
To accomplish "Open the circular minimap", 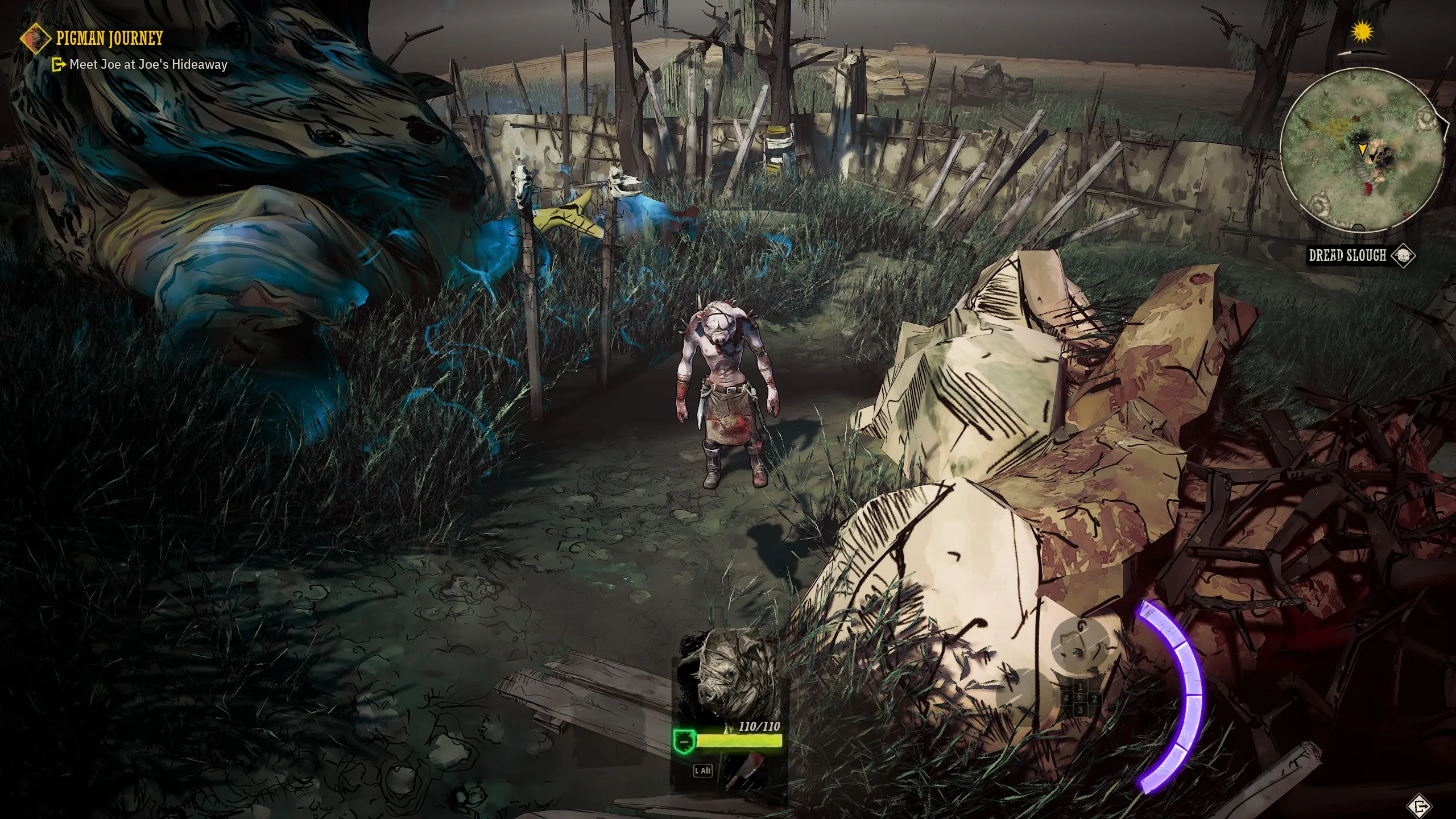I will pos(1363,150).
